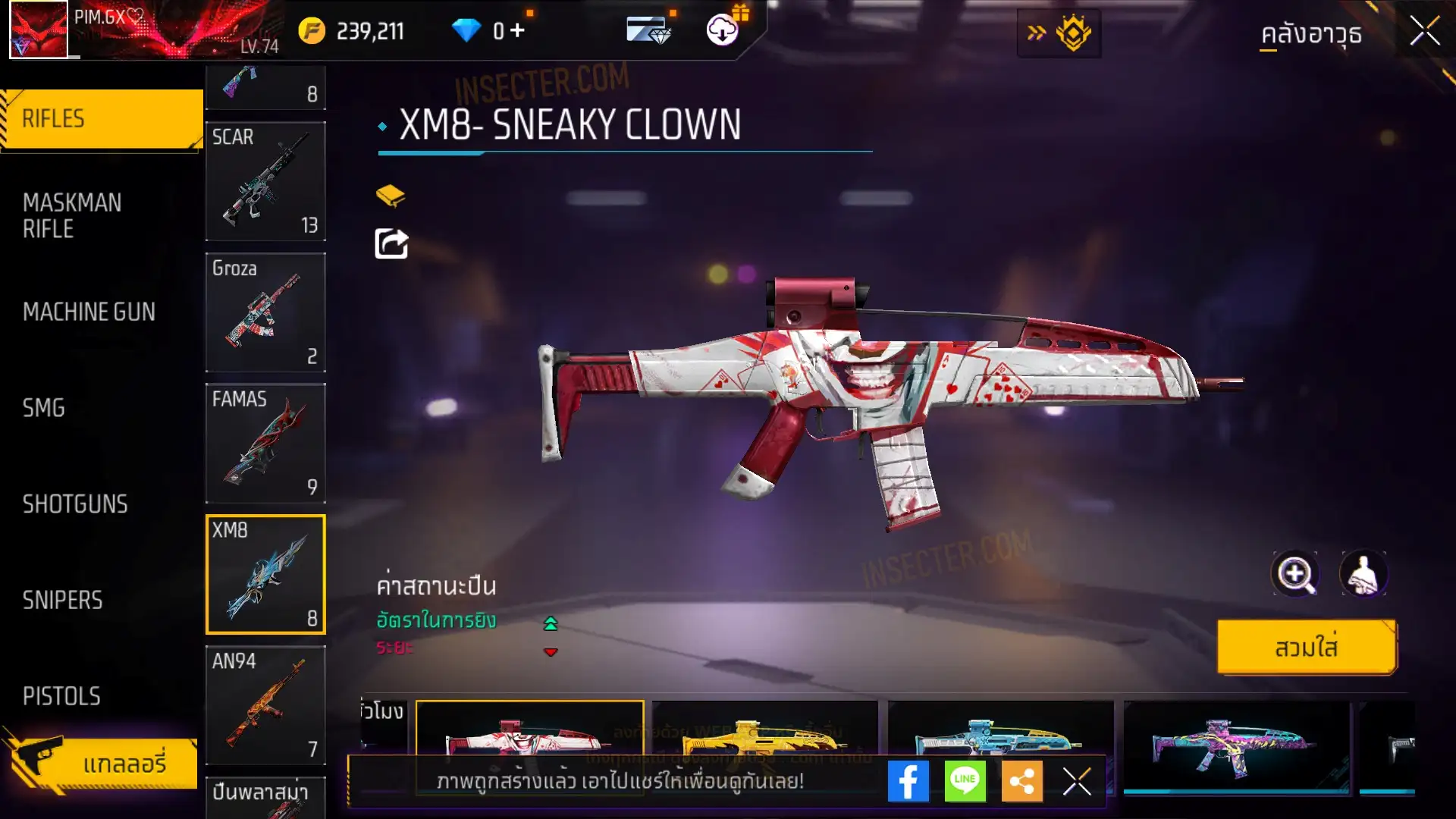The height and width of the screenshot is (819, 1456).
Task: Switch to the RIFLES category
Action: tap(102, 119)
